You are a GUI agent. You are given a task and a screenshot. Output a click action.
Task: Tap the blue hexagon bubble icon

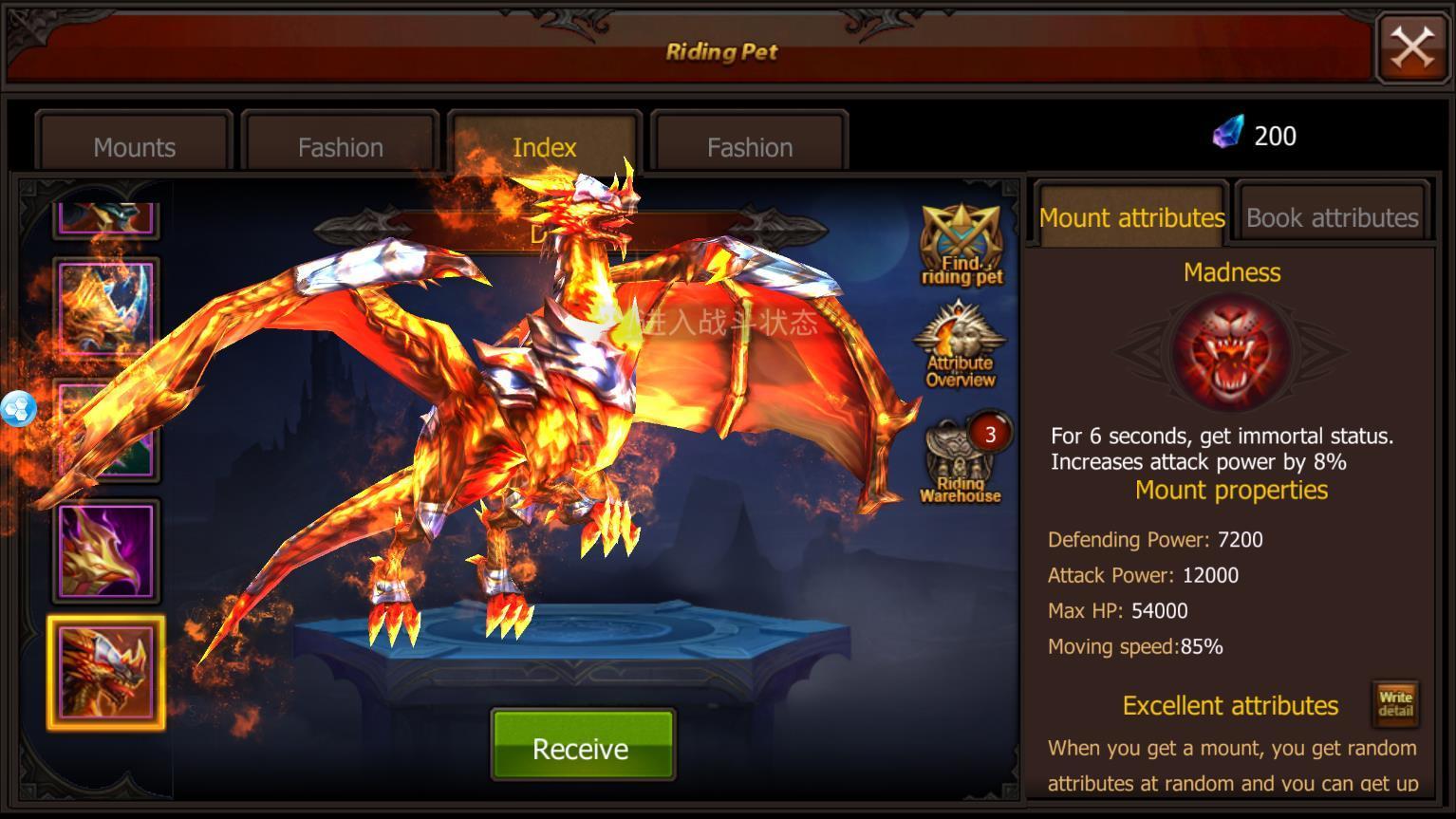tap(18, 409)
